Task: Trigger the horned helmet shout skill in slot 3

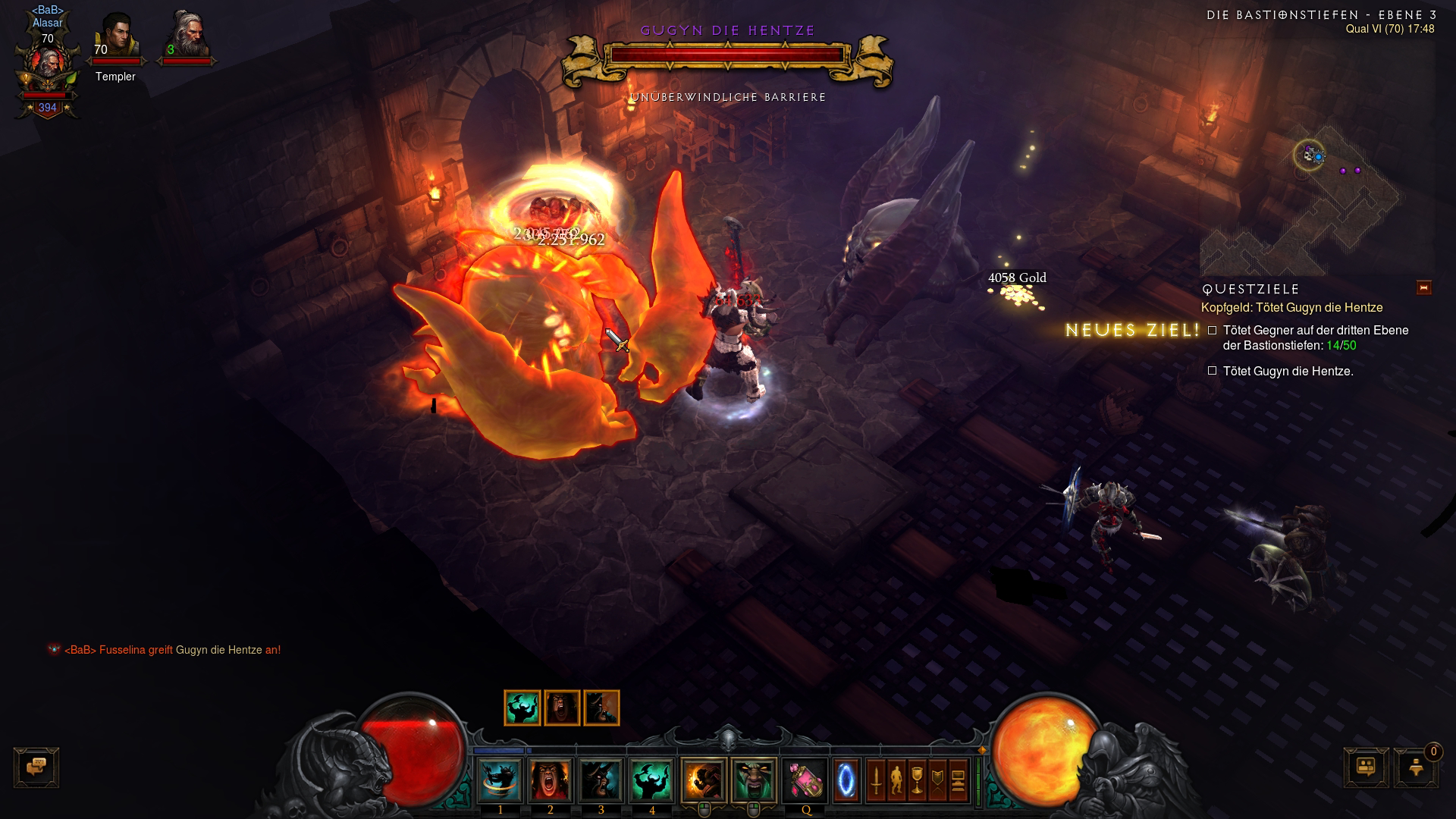Action: click(601, 780)
